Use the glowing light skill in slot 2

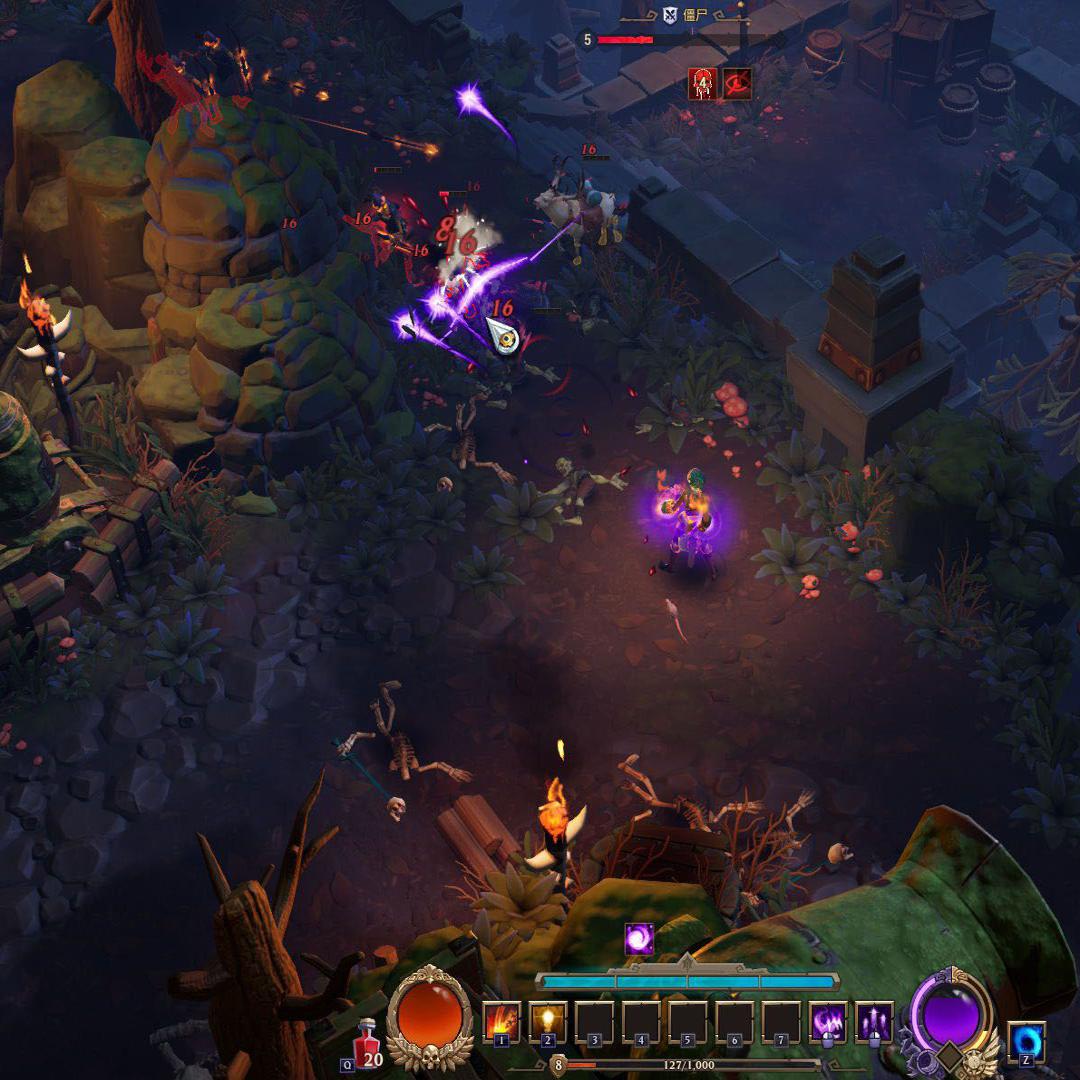click(547, 1022)
